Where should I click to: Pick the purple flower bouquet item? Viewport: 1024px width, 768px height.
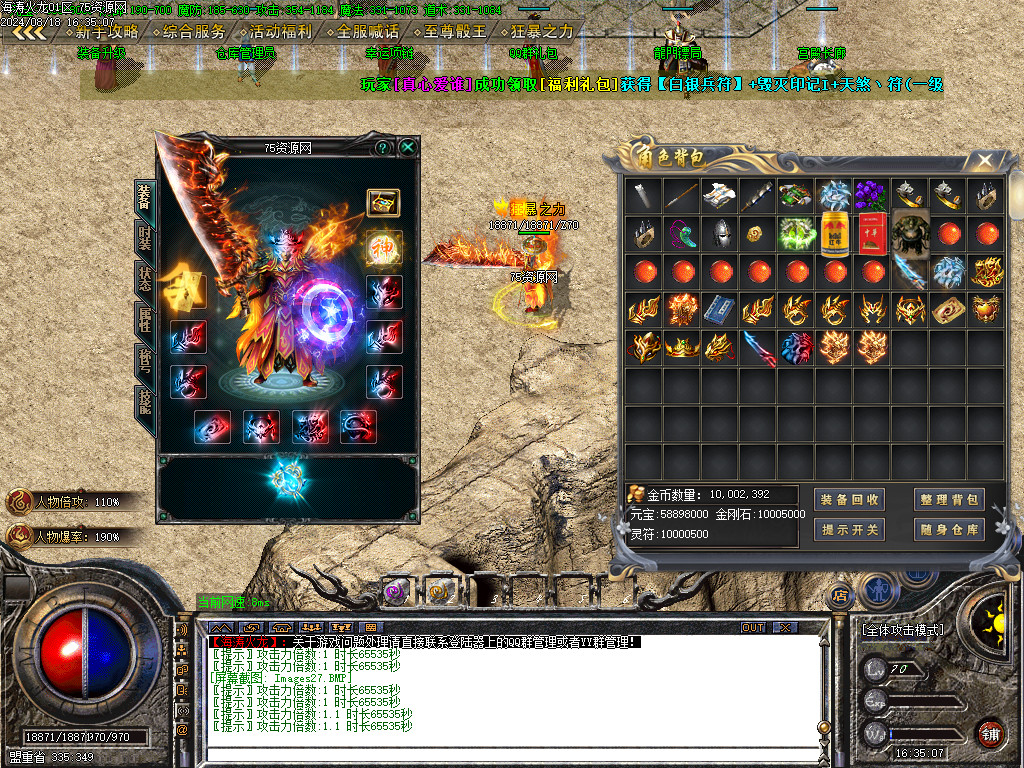pyautogui.click(x=872, y=195)
